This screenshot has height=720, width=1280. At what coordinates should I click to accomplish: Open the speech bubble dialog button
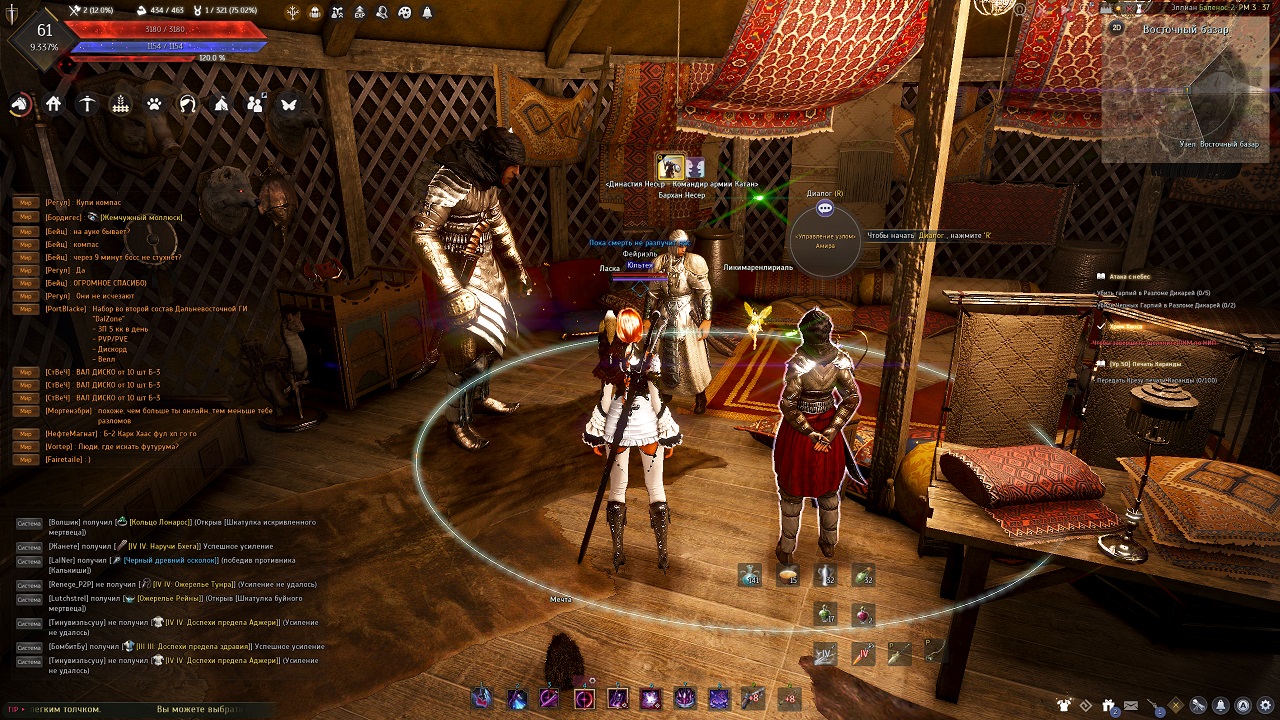825,208
